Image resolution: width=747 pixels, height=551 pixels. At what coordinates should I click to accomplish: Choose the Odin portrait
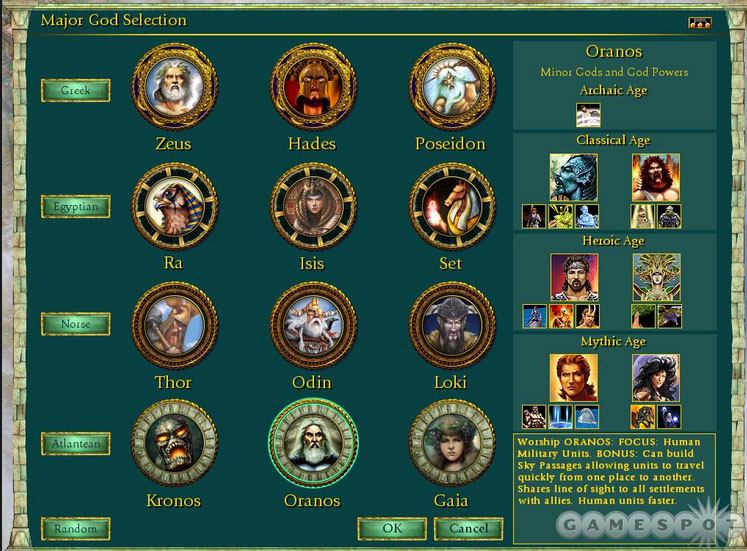(x=312, y=325)
